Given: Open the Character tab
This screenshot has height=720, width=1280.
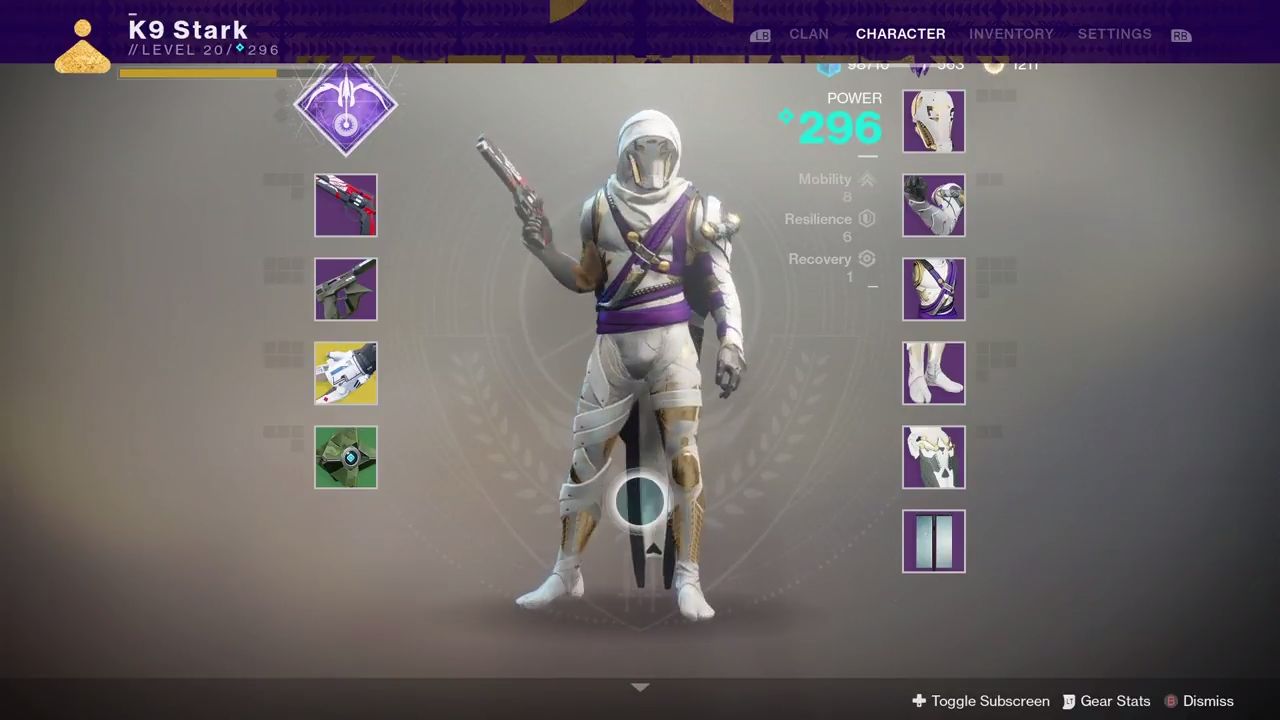Looking at the screenshot, I should pos(900,34).
